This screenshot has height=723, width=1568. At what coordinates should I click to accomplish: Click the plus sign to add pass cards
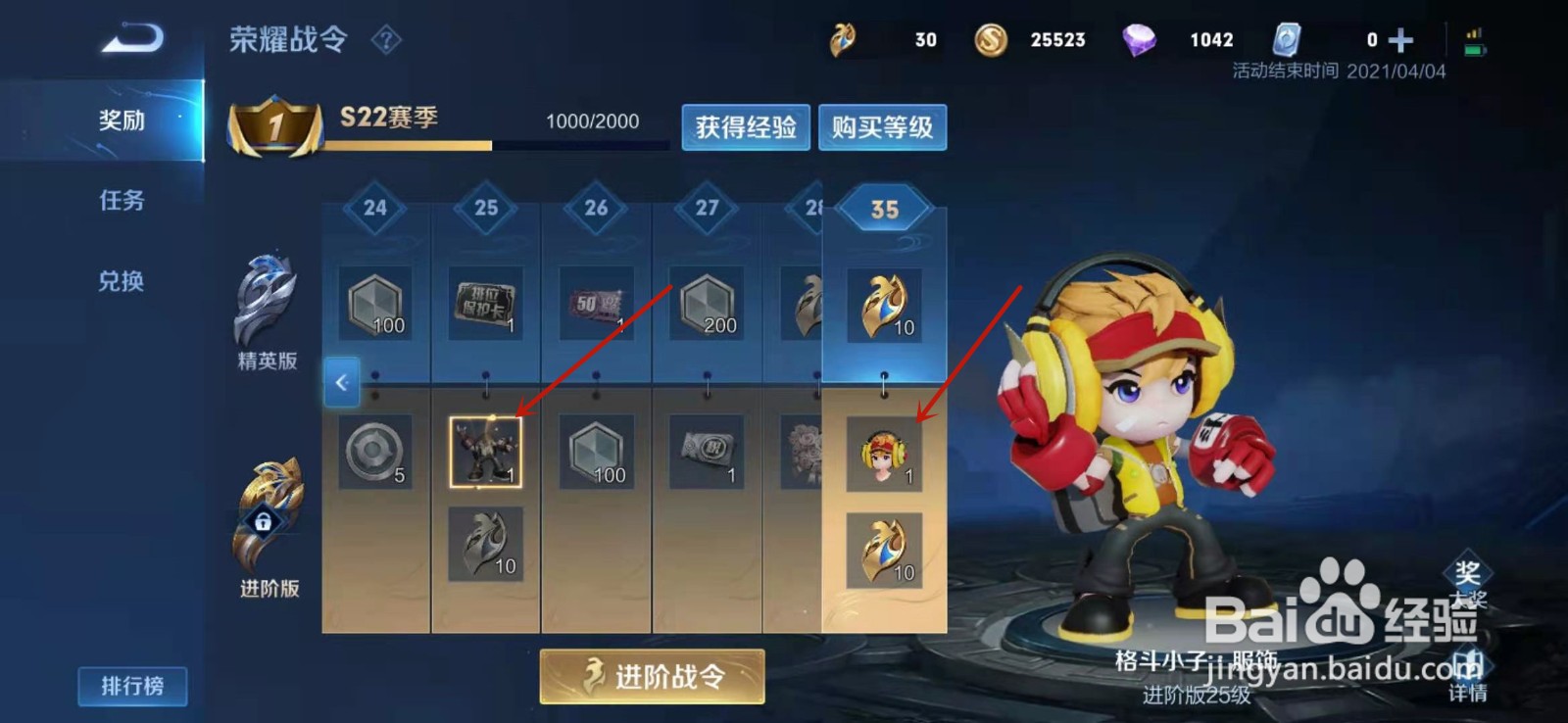point(1403,39)
